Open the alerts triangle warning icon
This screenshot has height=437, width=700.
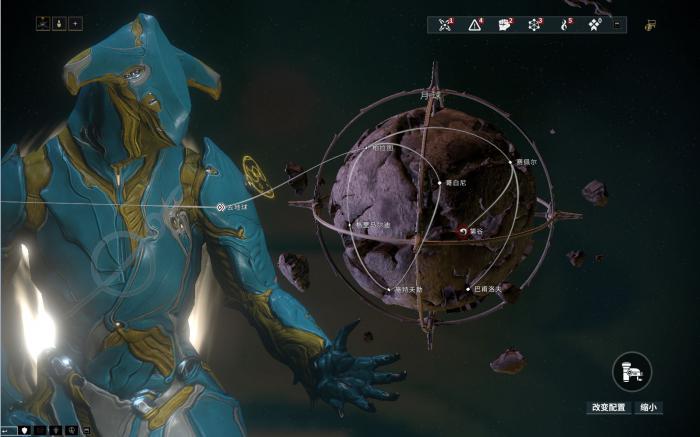pos(475,24)
